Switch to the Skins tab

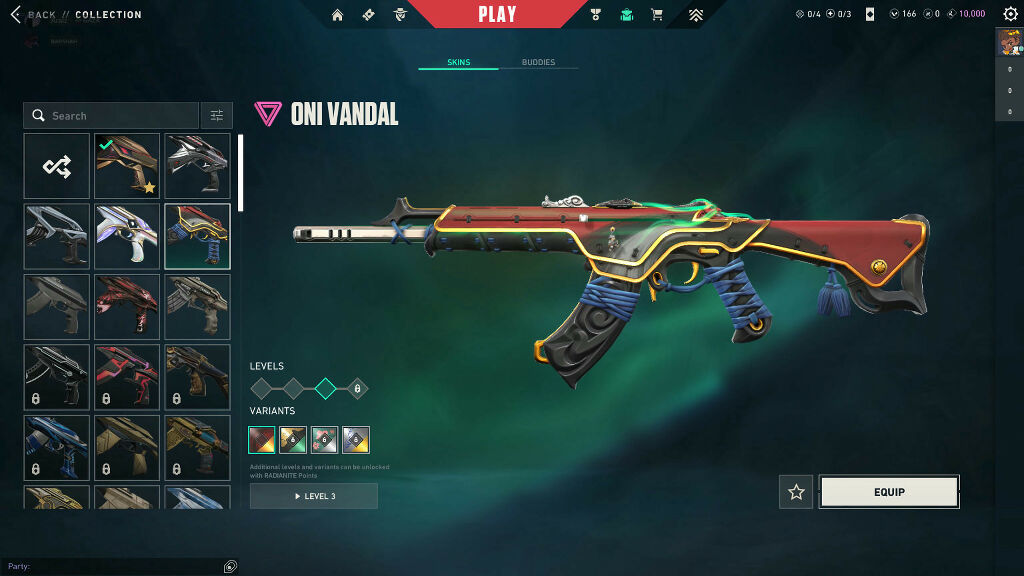click(x=458, y=63)
